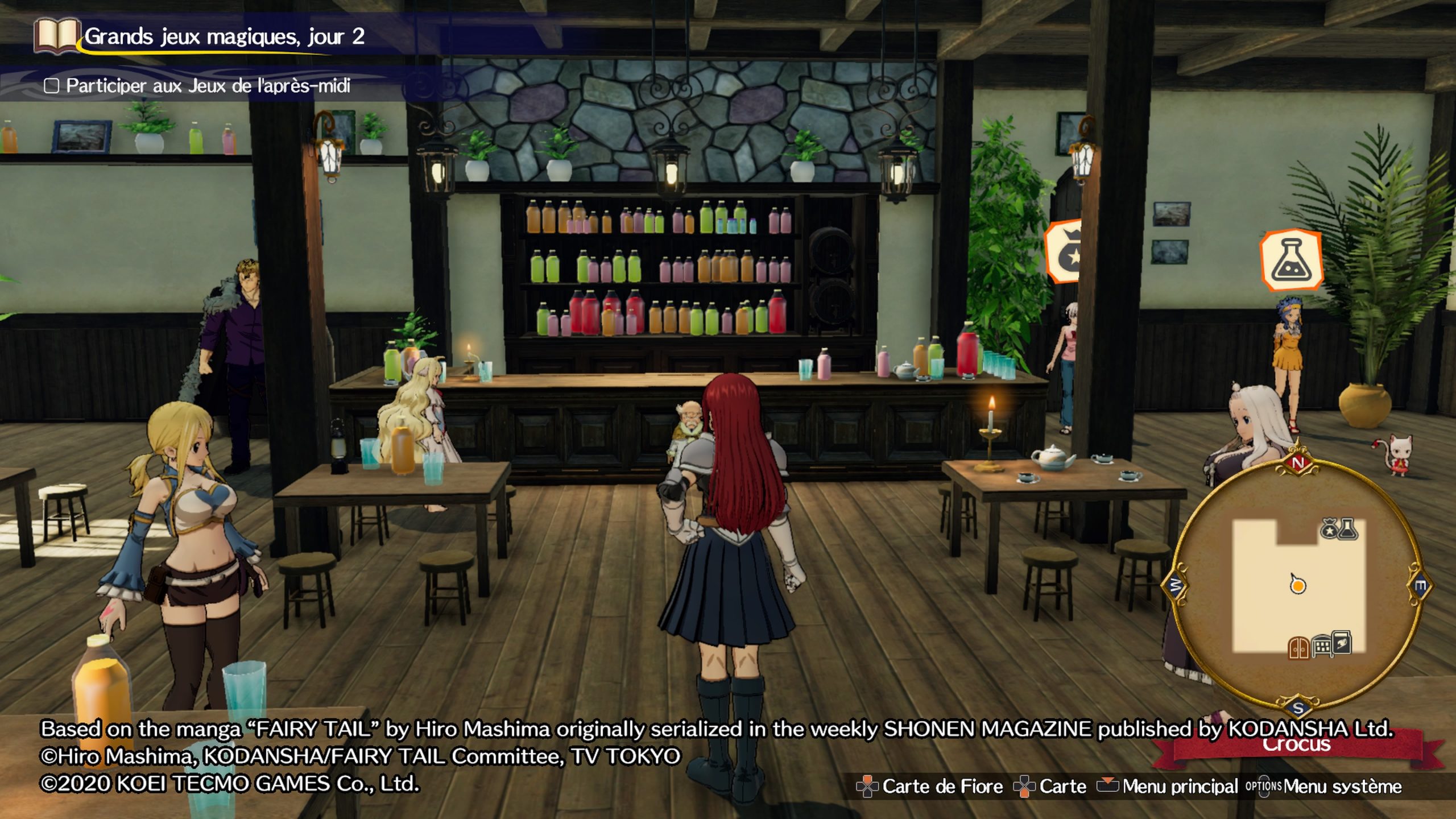Click the money bag icon on the minimap
1456x819 pixels.
coord(1329,530)
